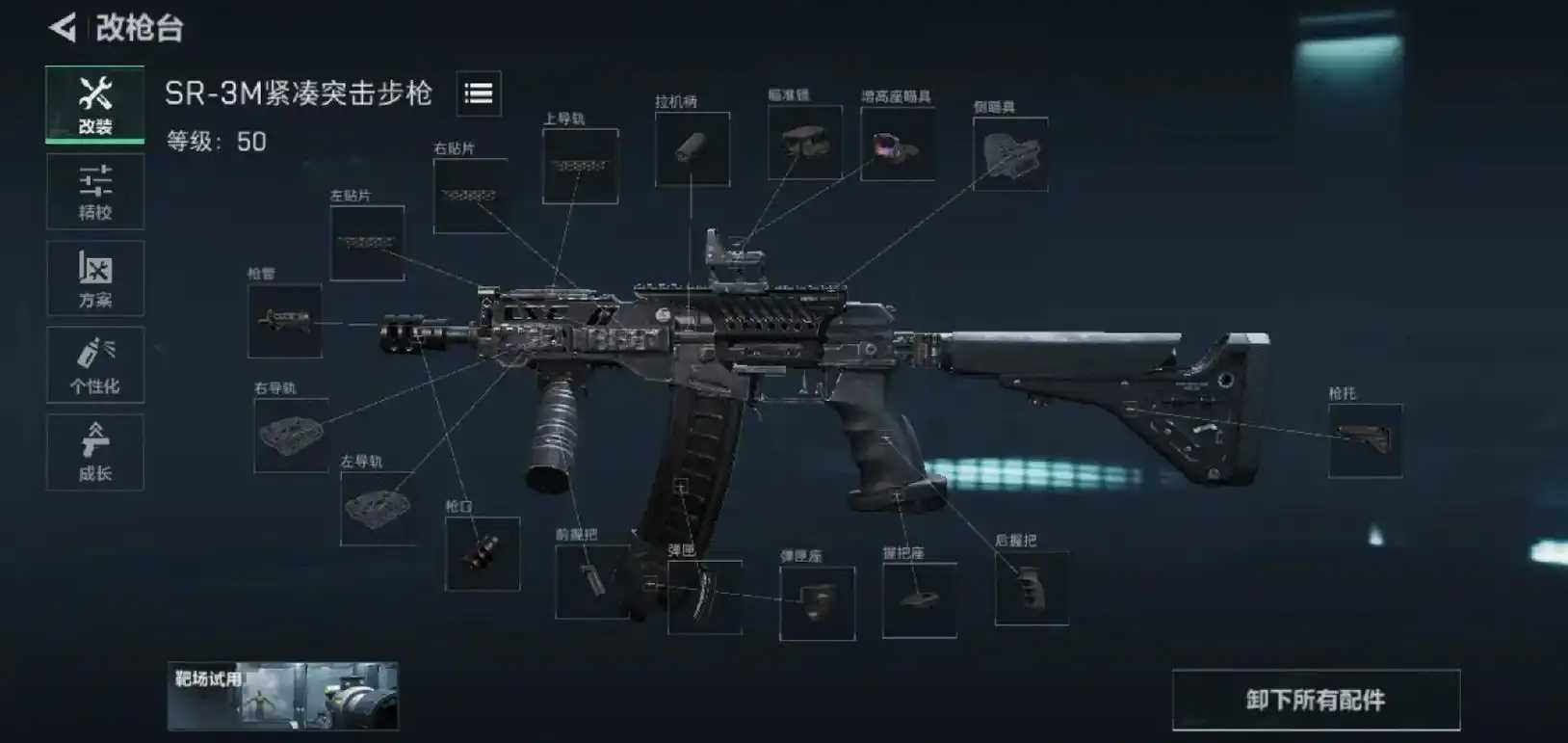Unequip all attachments with 卸下所有配件
1568x743 pixels.
coord(1316,700)
